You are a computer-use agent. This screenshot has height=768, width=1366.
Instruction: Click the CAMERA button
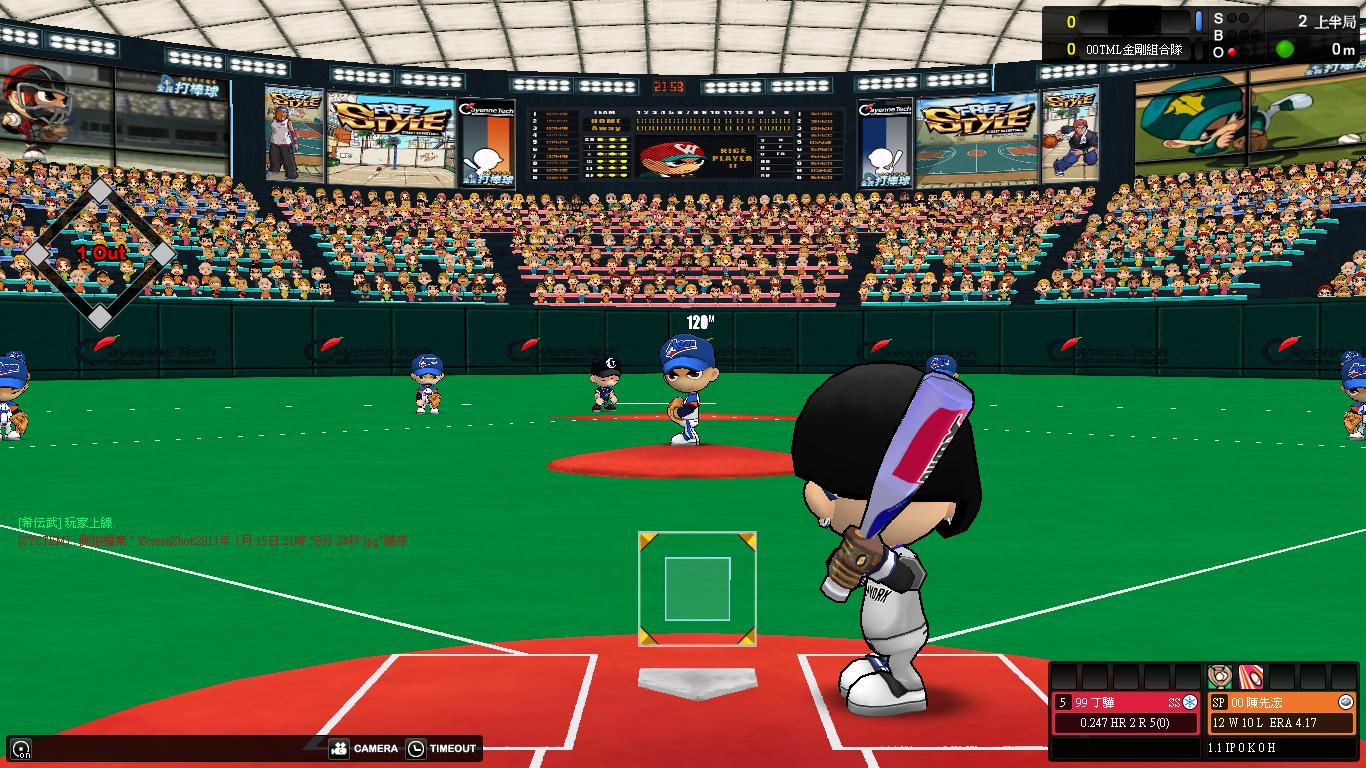[x=364, y=748]
